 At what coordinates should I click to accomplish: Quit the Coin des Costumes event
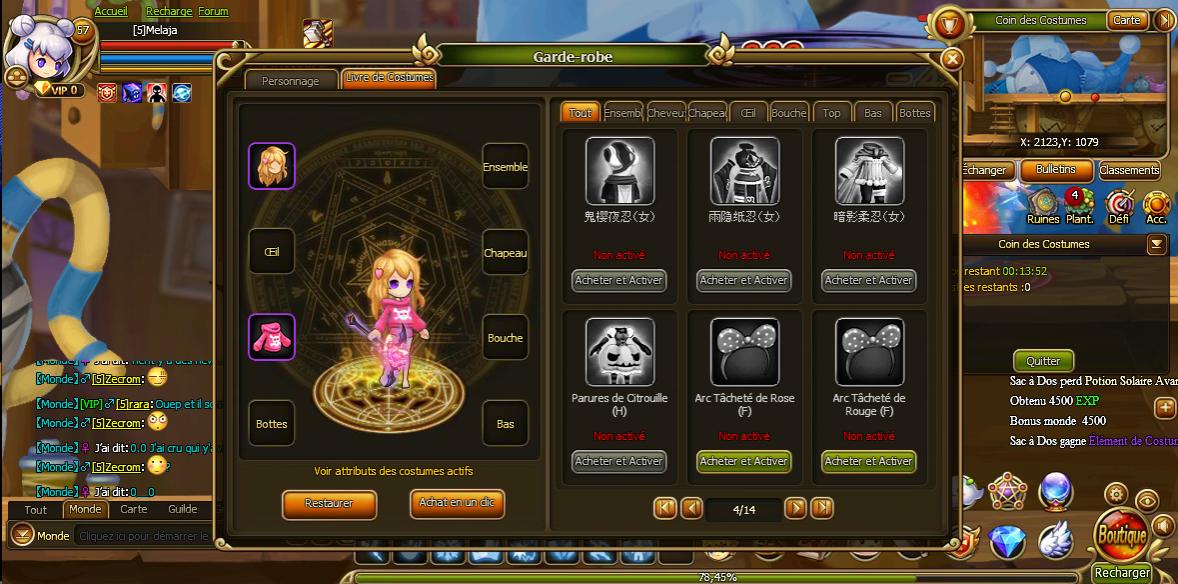pyautogui.click(x=1043, y=361)
